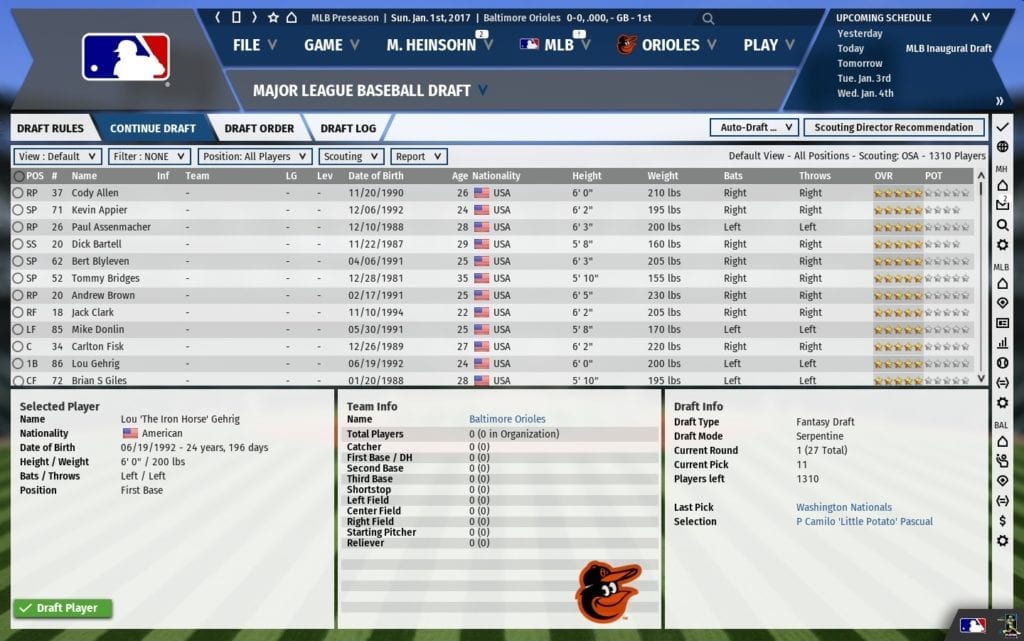
Task: Change the Position: All Players dropdown
Action: (x=253, y=156)
